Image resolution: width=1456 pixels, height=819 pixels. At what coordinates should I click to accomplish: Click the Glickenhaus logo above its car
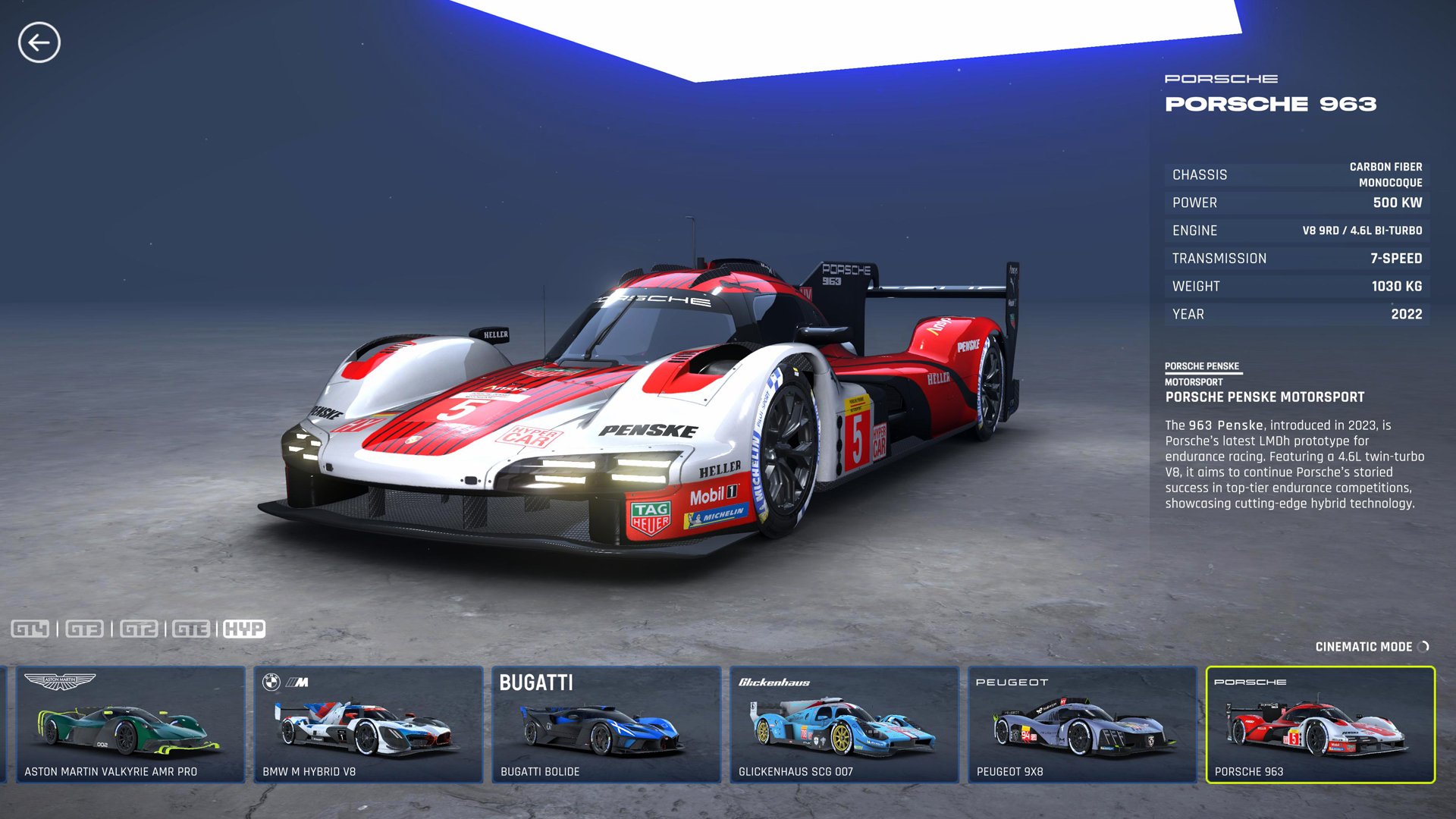tap(773, 682)
